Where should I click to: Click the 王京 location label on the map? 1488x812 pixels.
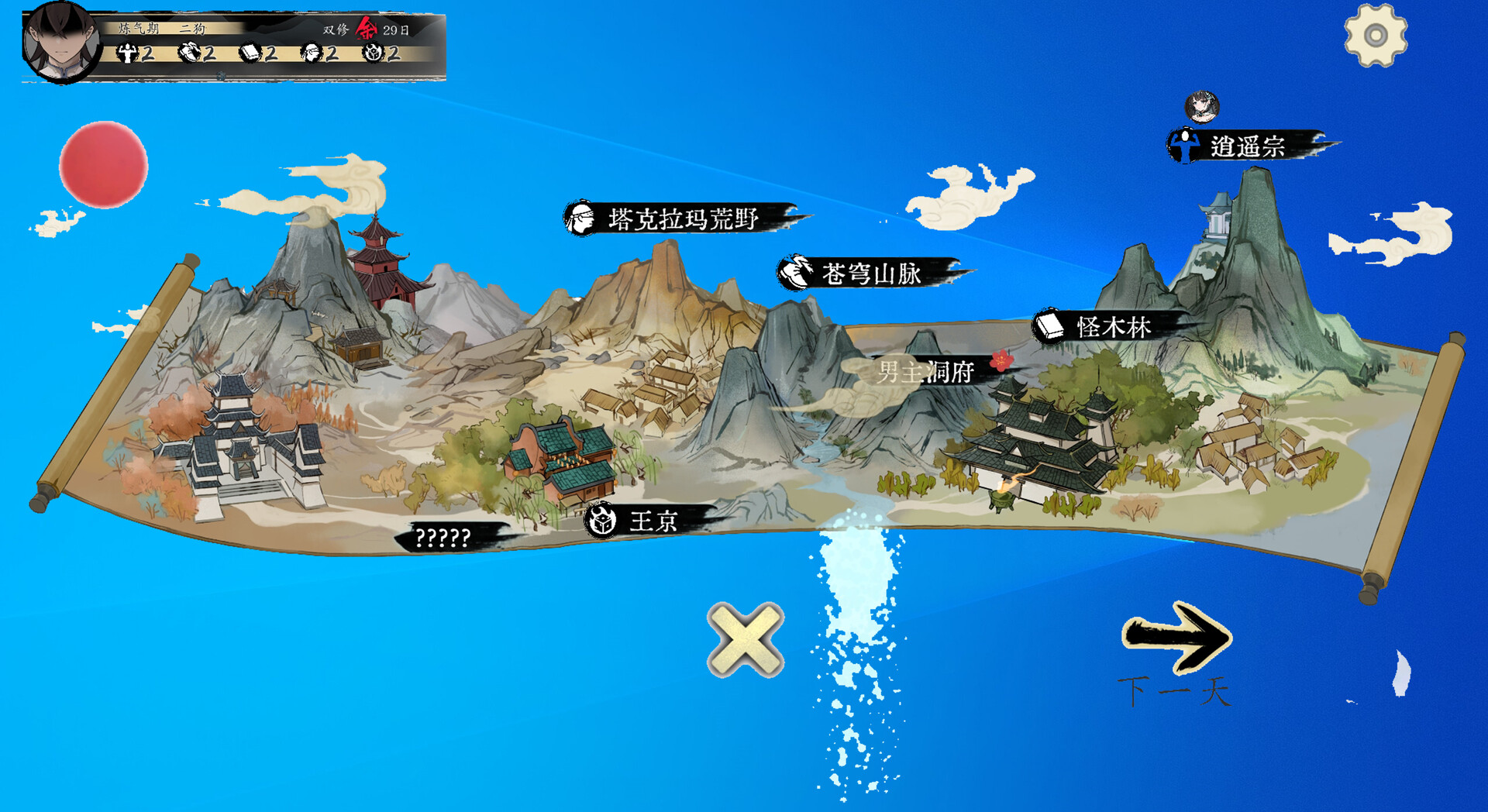coord(655,522)
